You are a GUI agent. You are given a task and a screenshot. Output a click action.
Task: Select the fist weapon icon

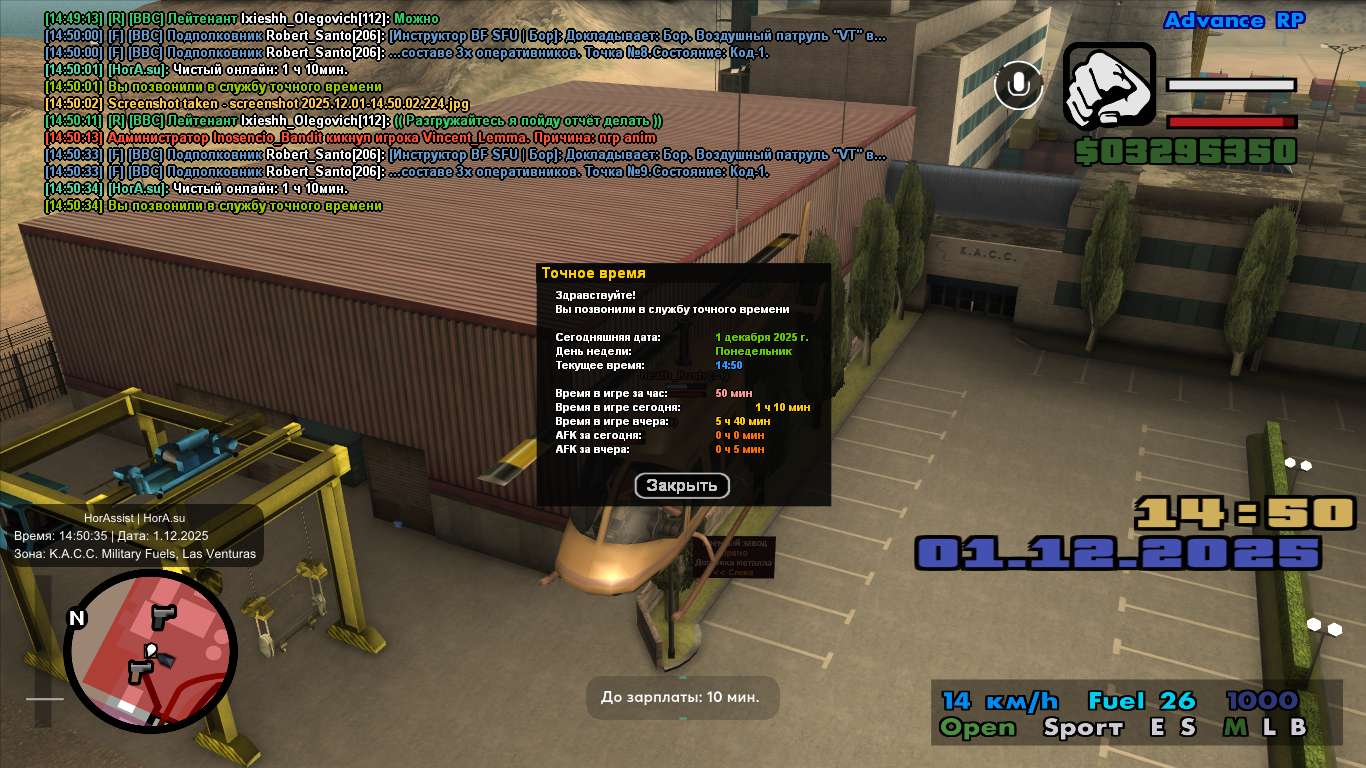pyautogui.click(x=1108, y=87)
